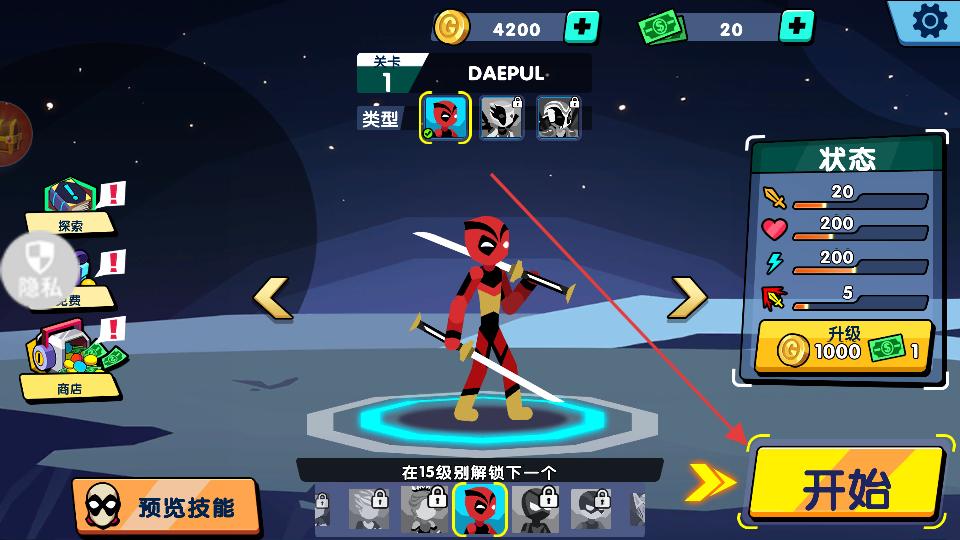Open the settings gear menu
960x540 pixels.
point(929,21)
